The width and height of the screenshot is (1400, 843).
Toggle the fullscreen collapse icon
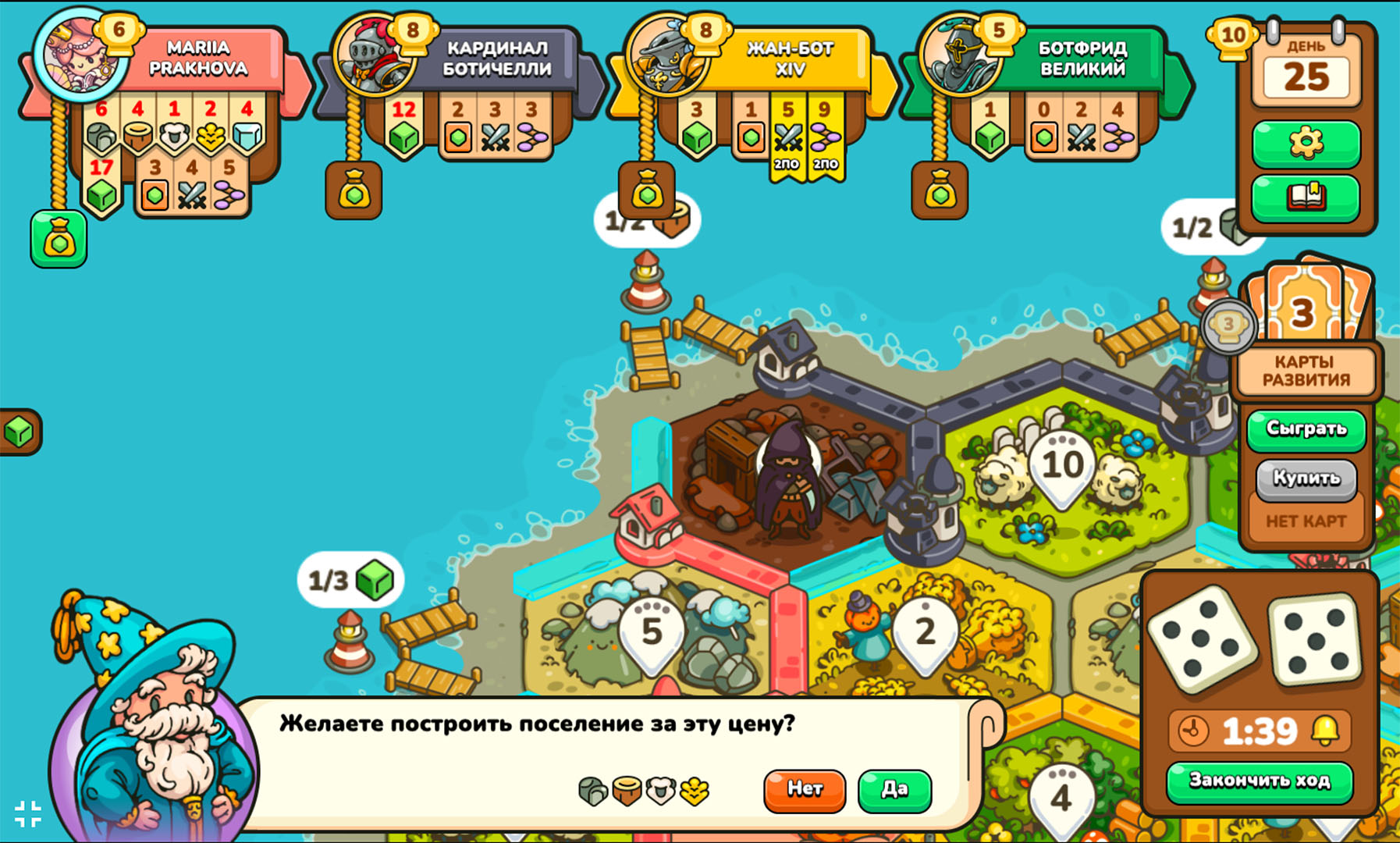click(28, 813)
